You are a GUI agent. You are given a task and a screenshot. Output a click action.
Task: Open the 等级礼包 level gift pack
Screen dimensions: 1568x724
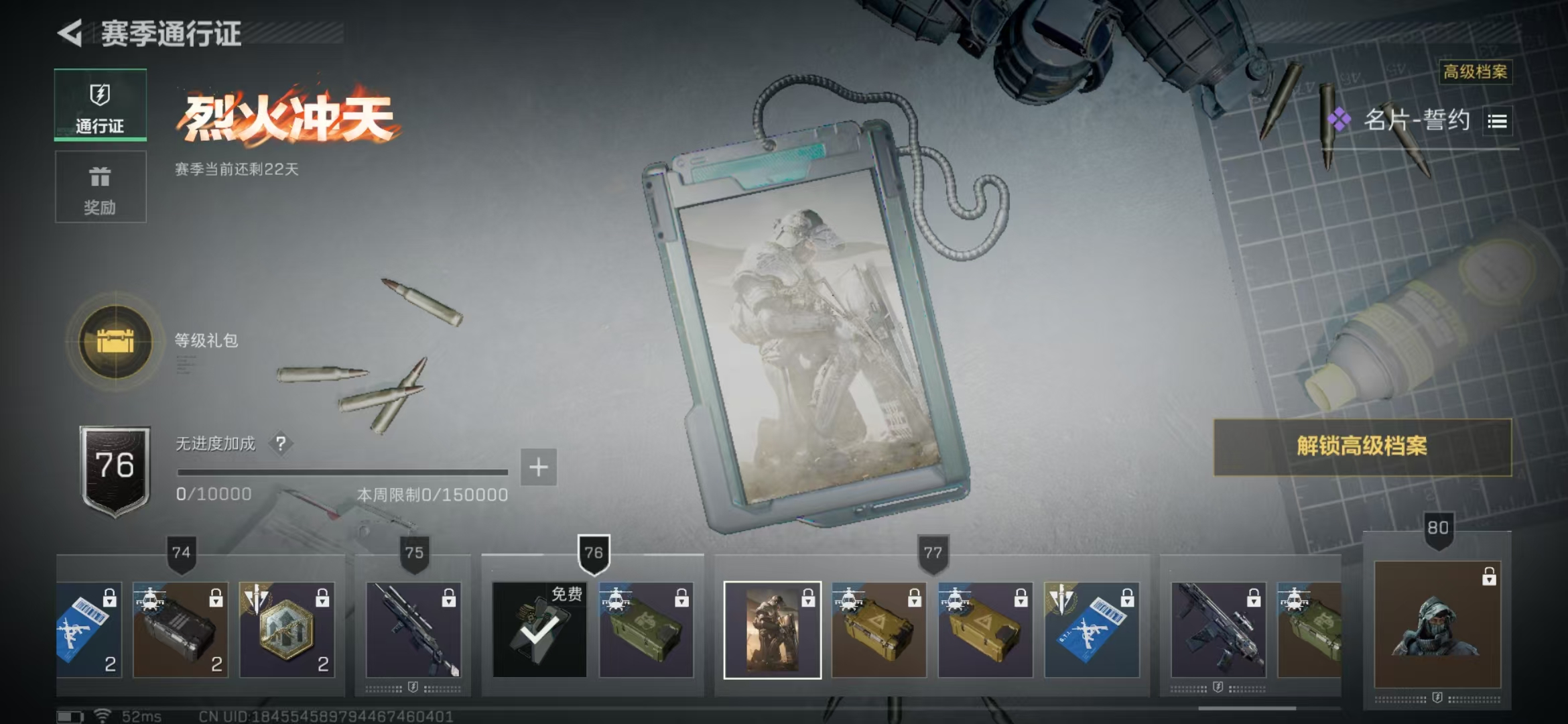pos(115,341)
